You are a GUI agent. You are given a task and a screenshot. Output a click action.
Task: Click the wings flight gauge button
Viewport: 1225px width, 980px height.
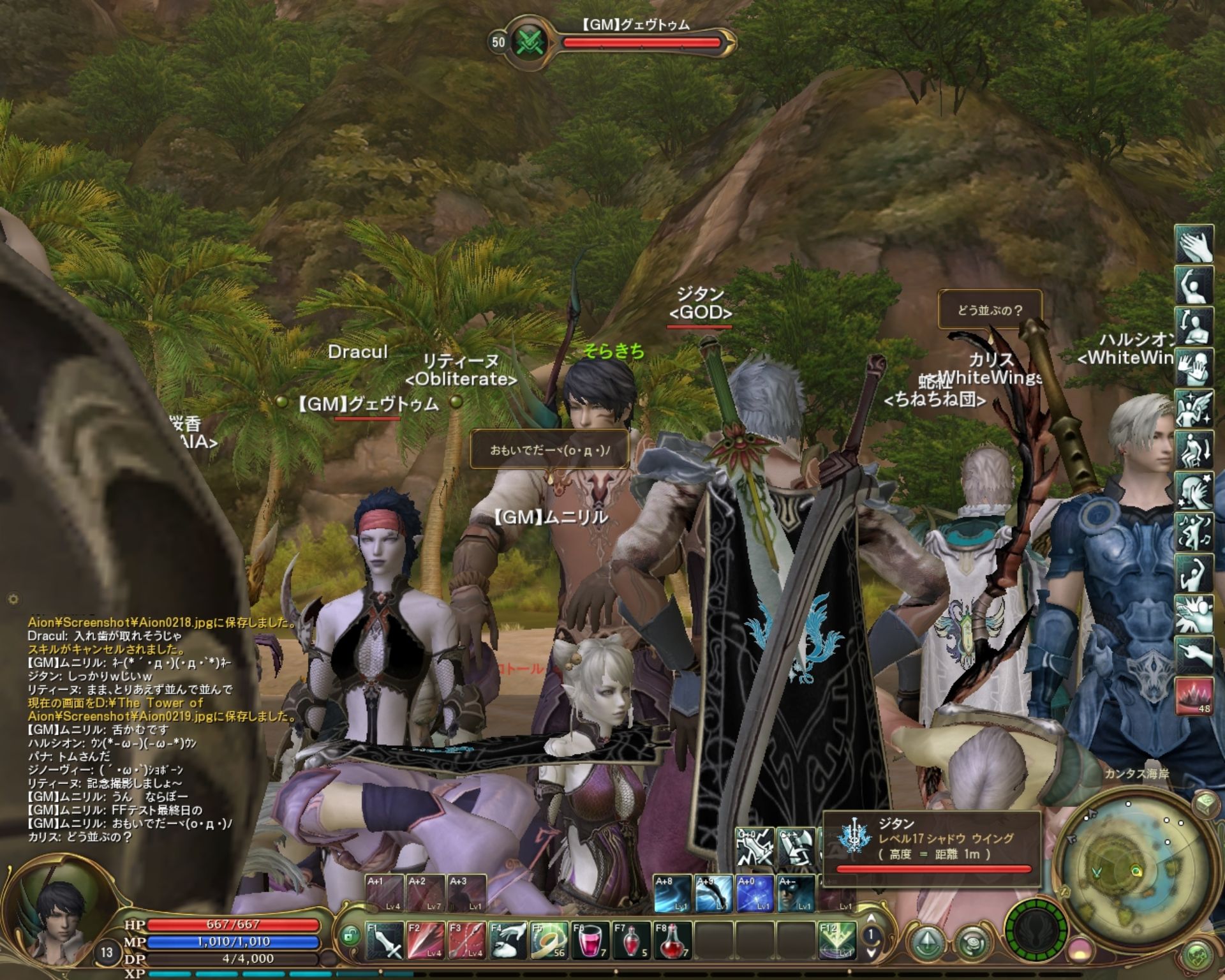[x=1036, y=928]
